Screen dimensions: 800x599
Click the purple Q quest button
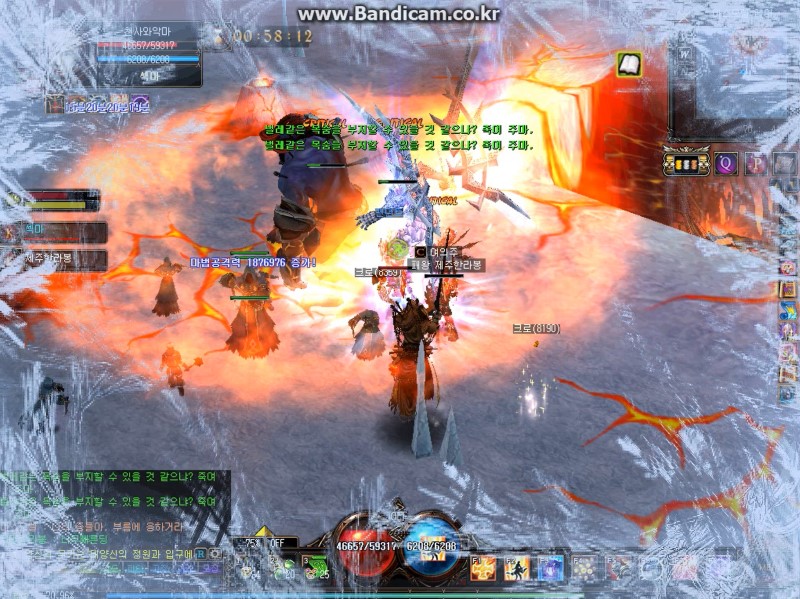click(725, 163)
